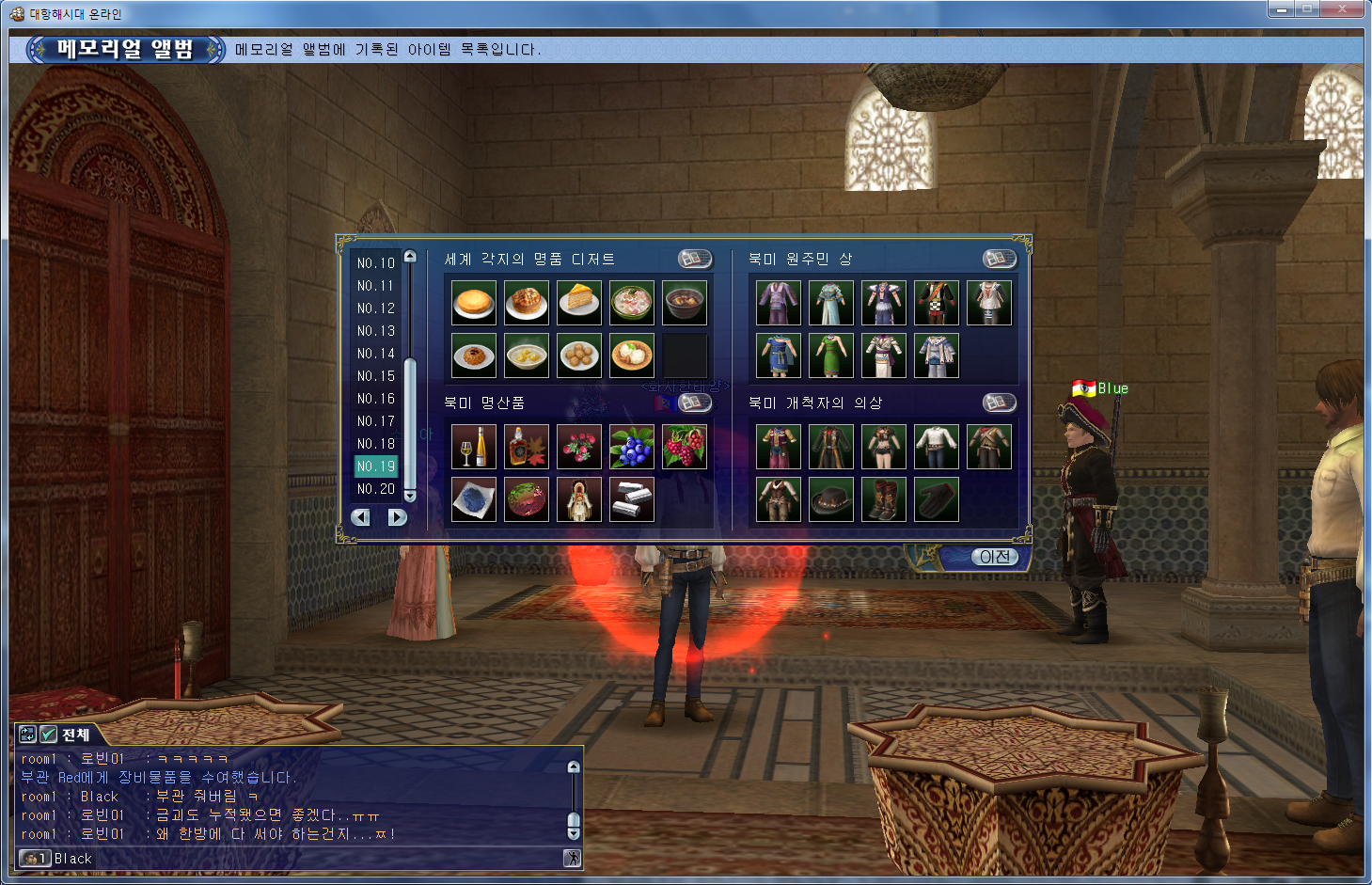Open album entry NO.15
1372x885 pixels.
pos(375,376)
